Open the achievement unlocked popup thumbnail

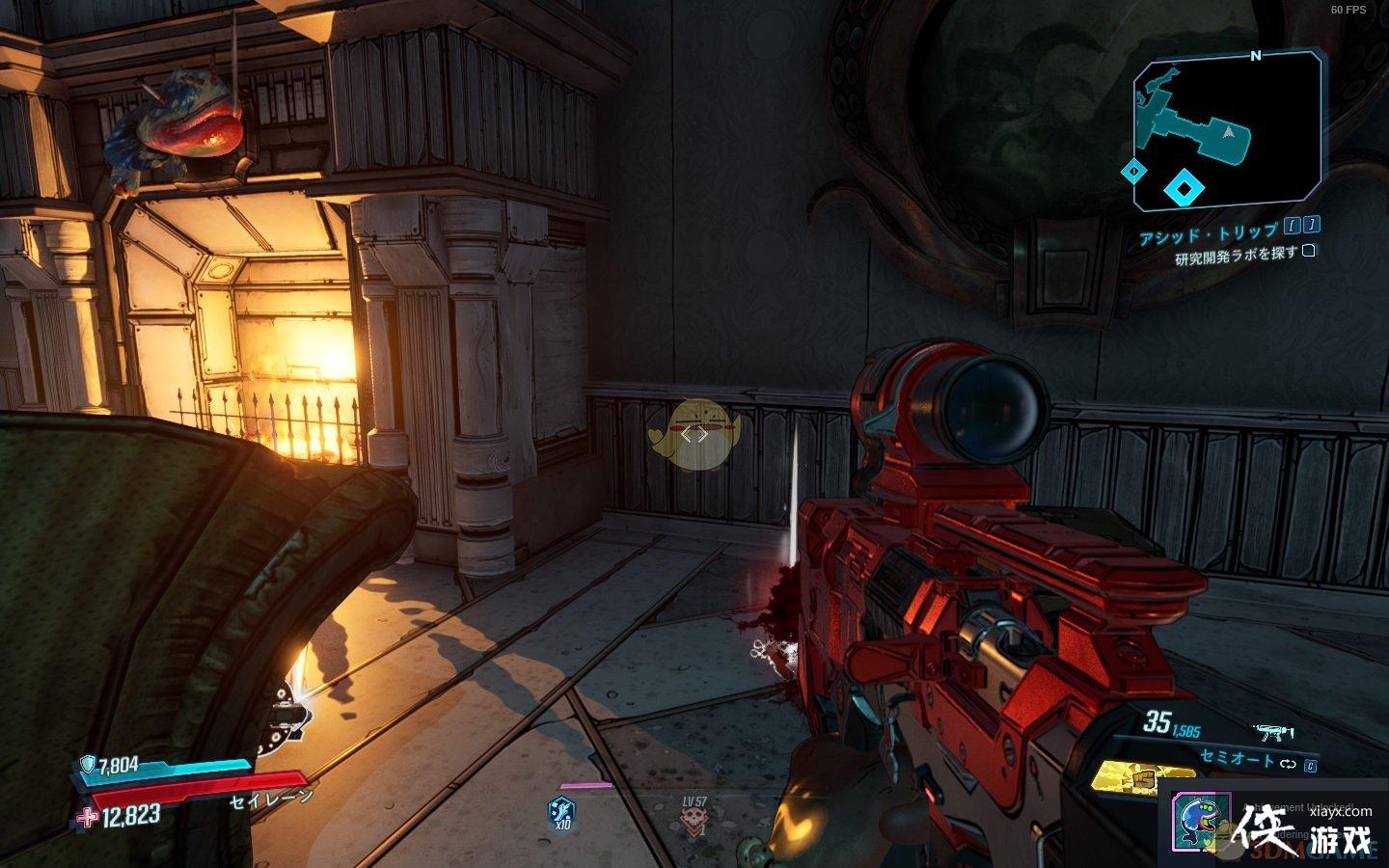click(x=1201, y=823)
